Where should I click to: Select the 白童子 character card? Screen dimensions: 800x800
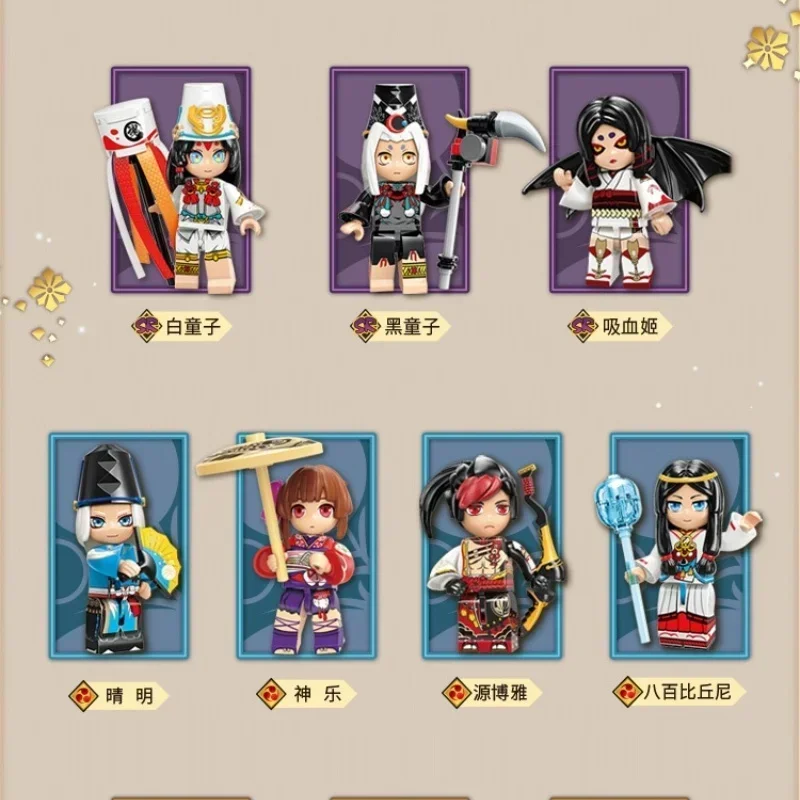tap(181, 180)
